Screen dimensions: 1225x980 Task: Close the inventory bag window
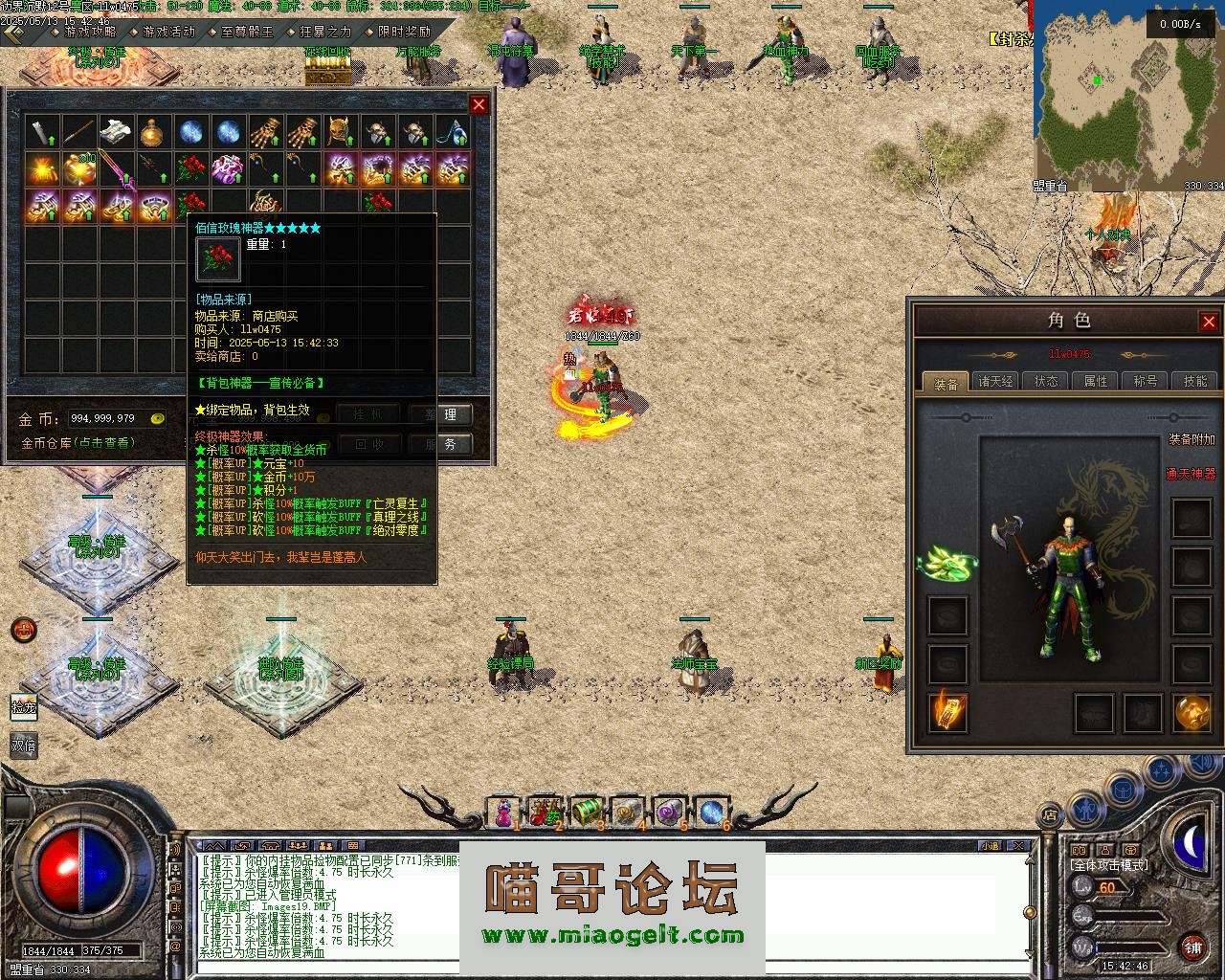click(x=479, y=104)
